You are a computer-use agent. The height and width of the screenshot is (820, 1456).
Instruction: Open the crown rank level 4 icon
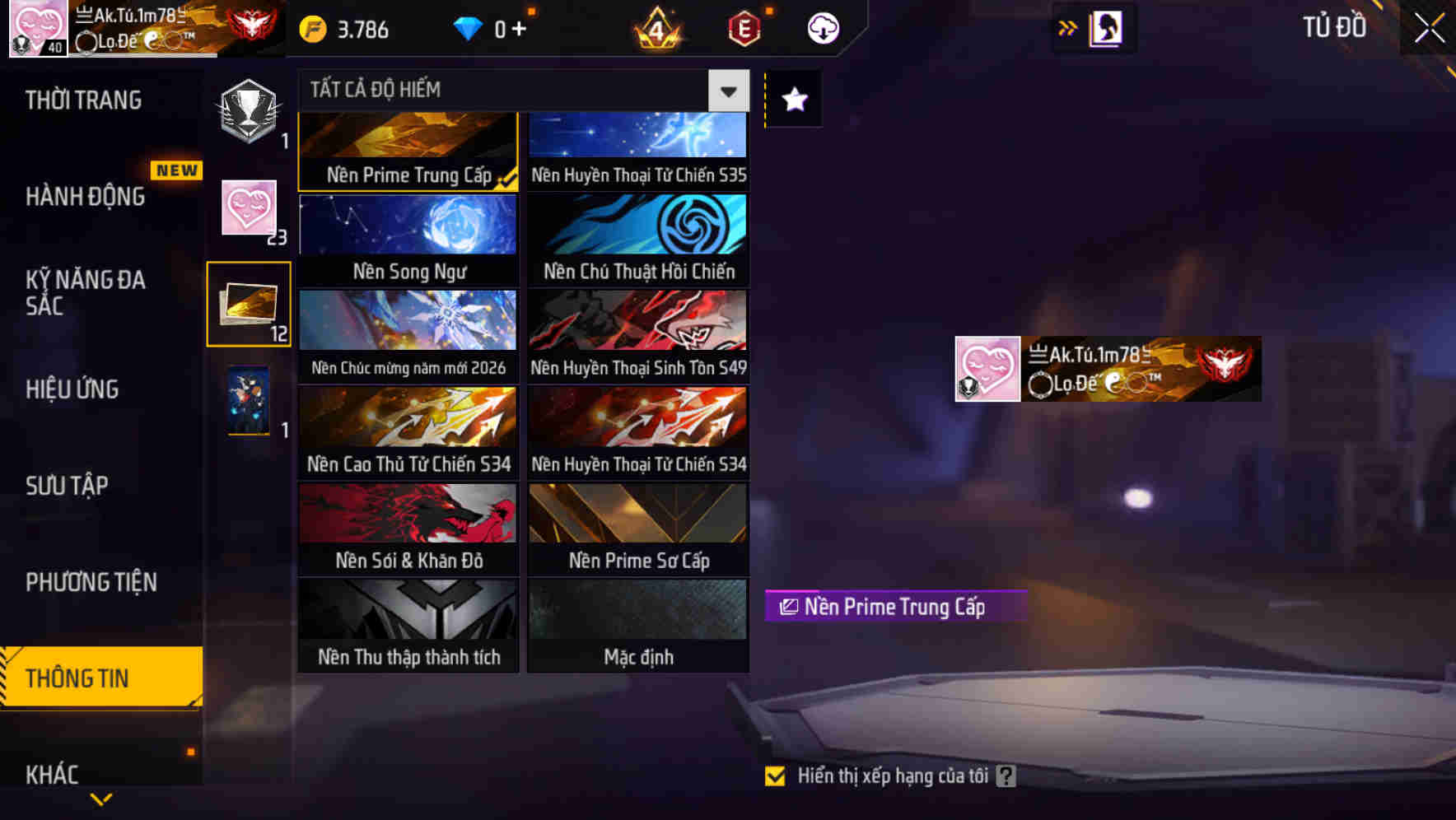657,27
